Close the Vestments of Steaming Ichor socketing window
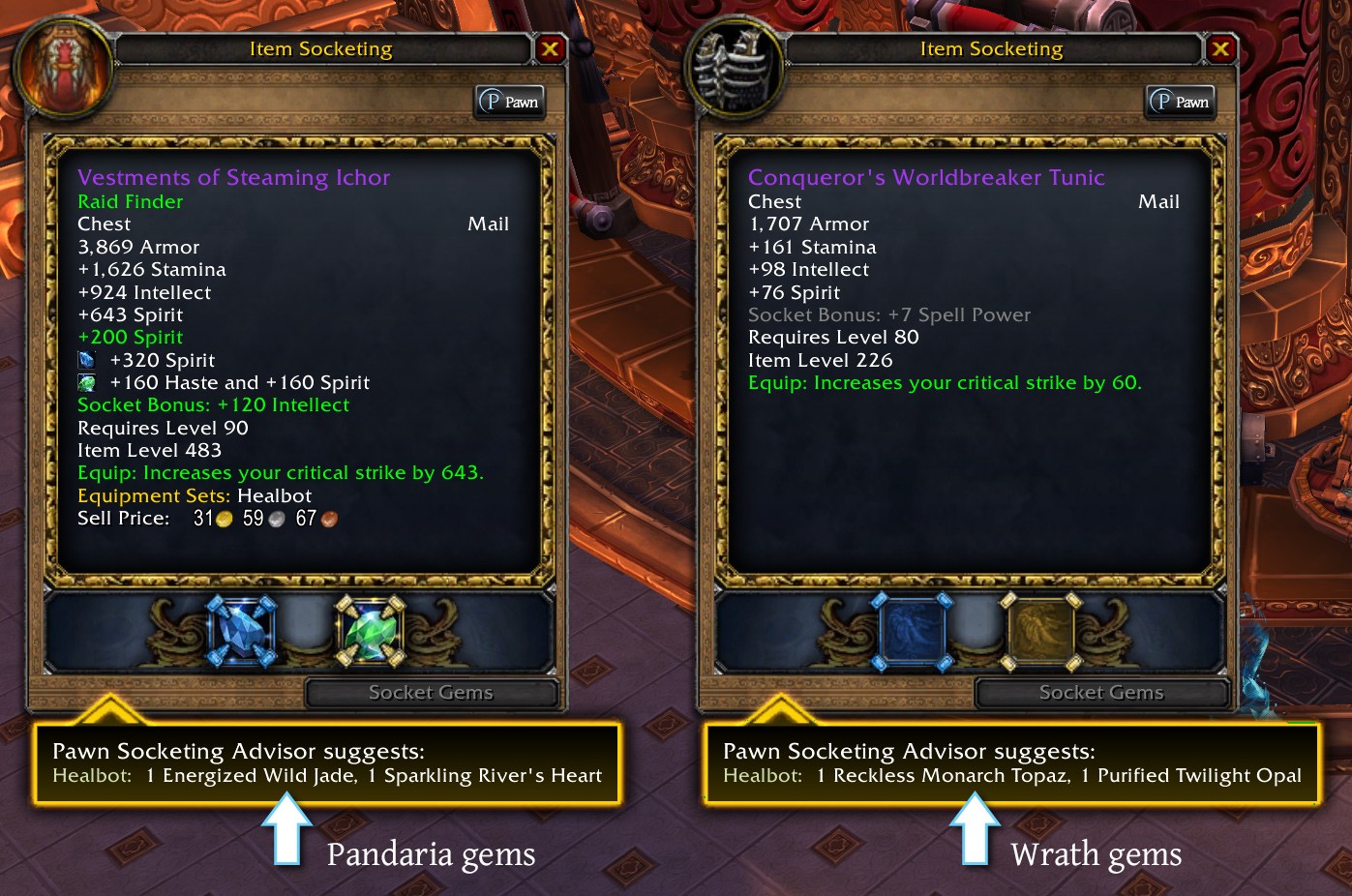The image size is (1352, 896). pyautogui.click(x=550, y=48)
